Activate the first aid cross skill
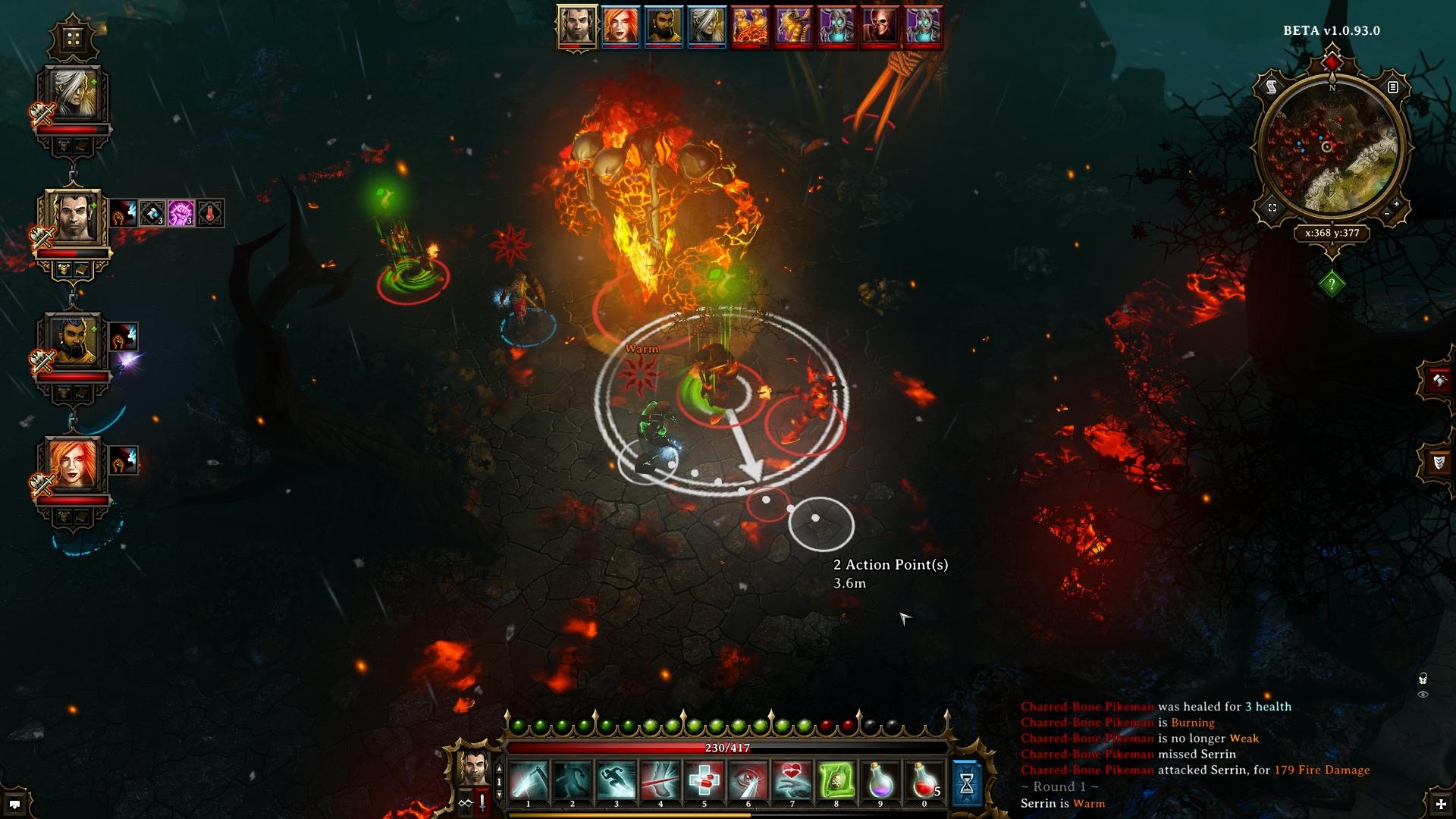This screenshot has height=819, width=1456. (704, 781)
